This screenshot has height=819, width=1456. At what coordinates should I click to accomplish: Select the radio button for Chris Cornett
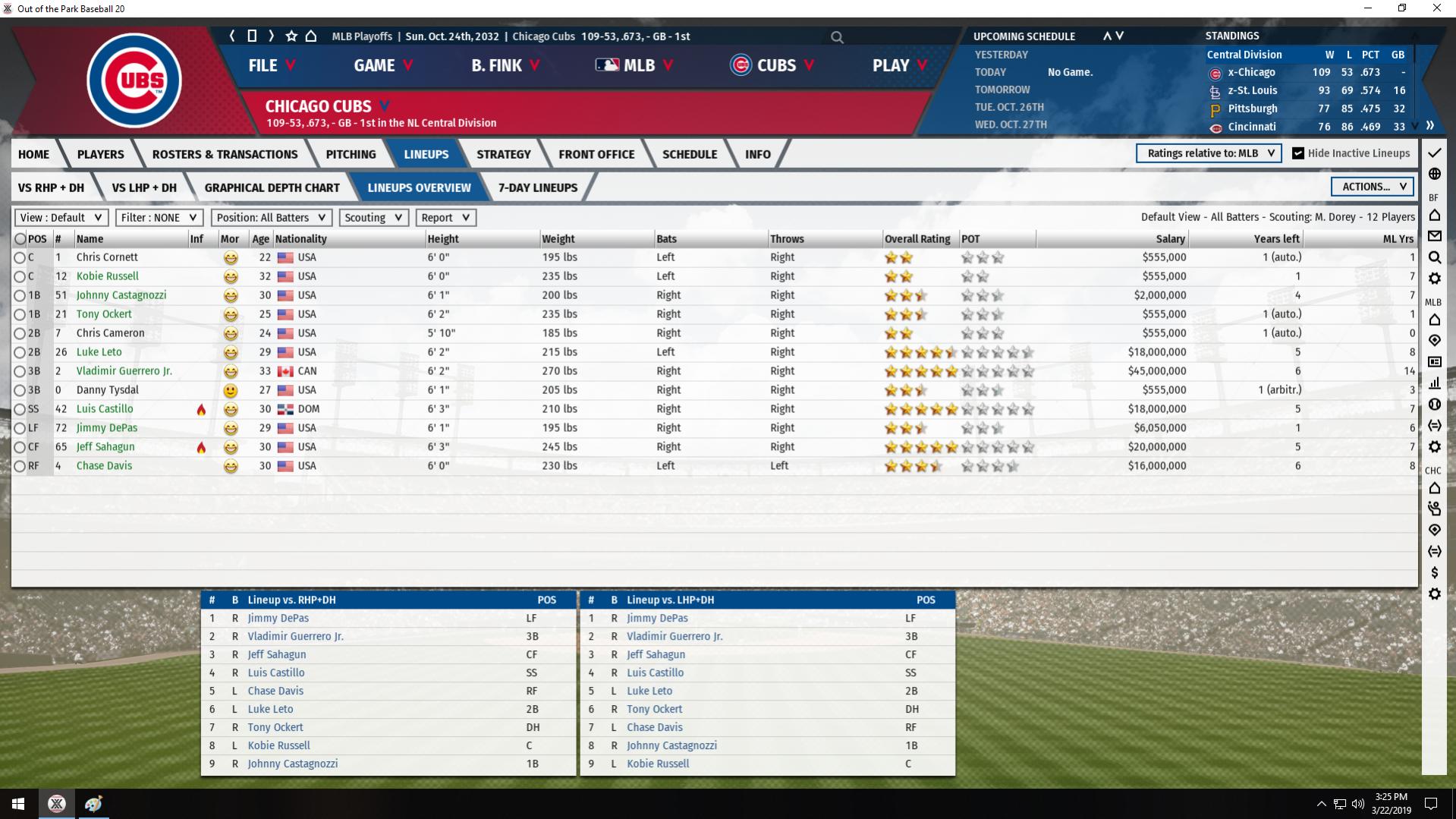20,258
